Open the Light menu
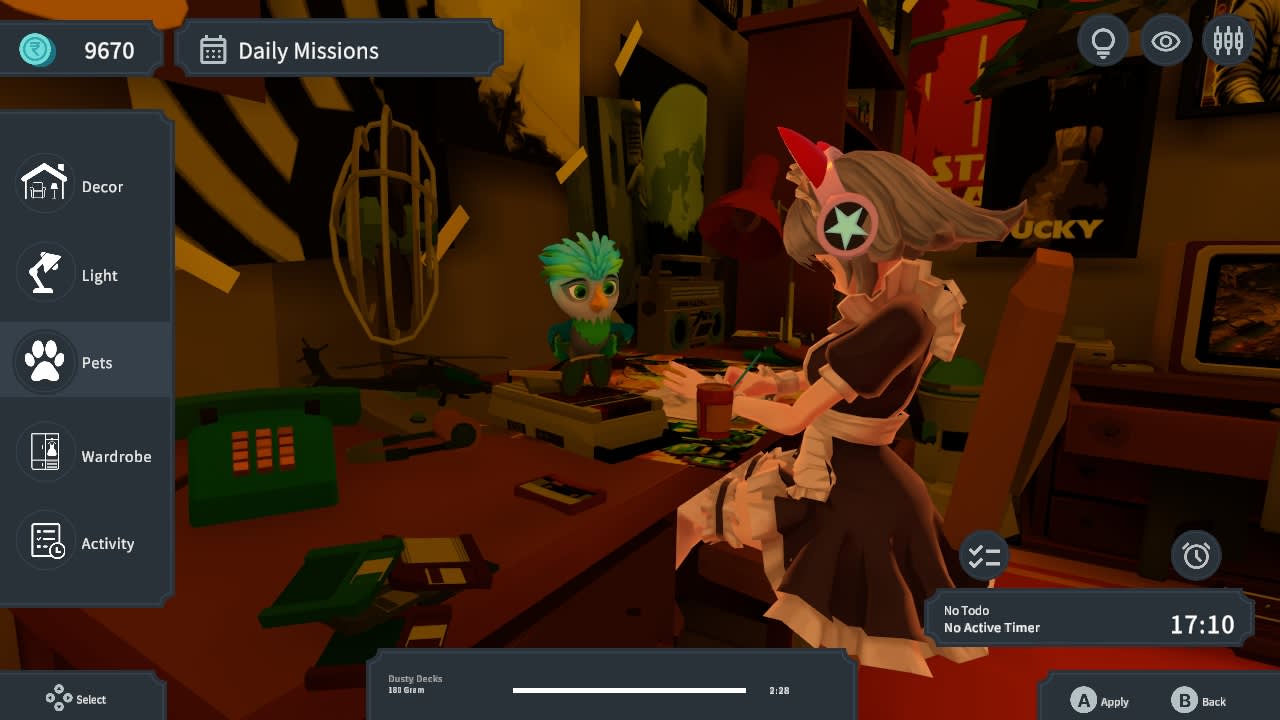The image size is (1280, 720). pos(86,275)
